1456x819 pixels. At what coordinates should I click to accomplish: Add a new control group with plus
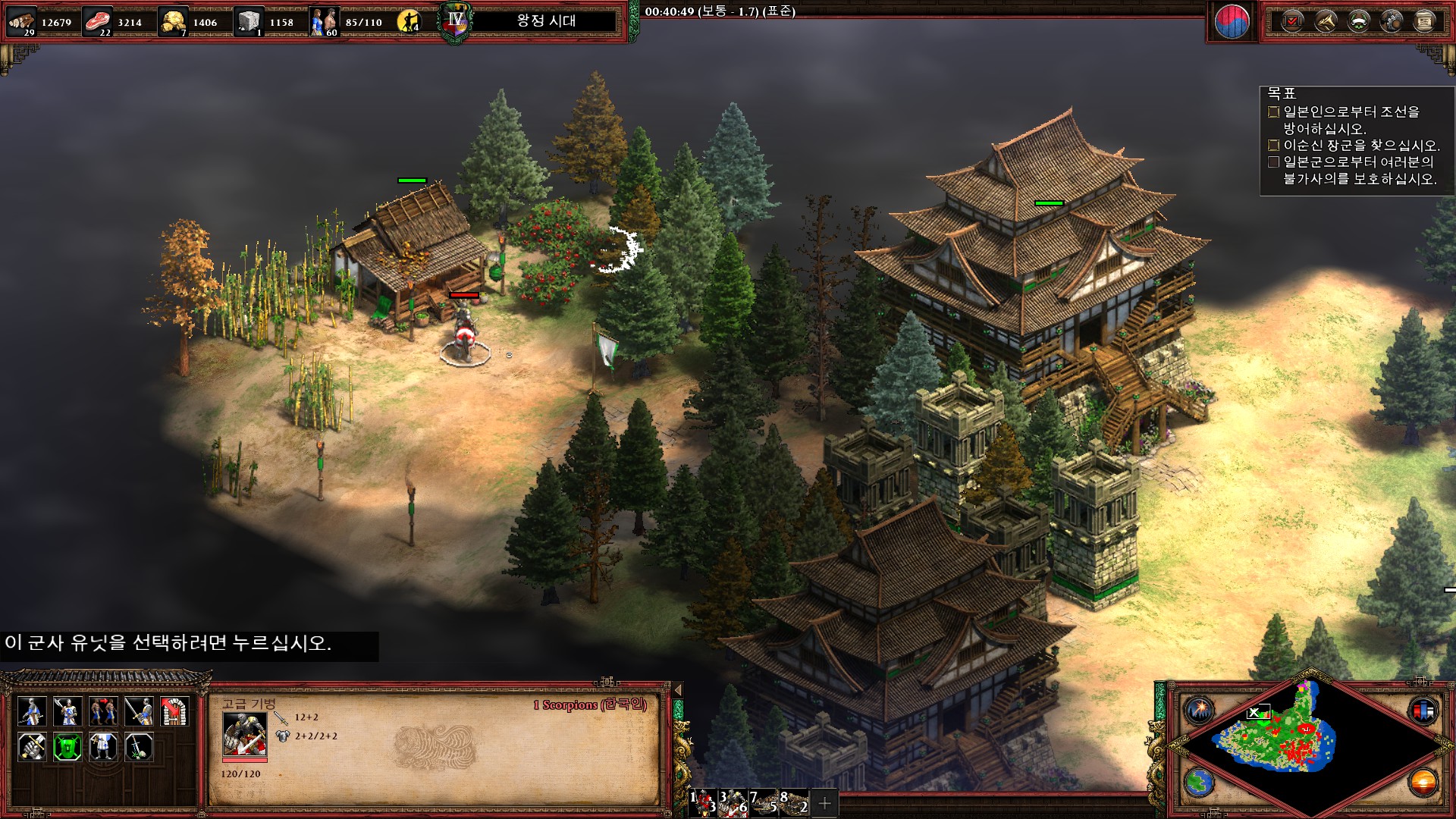coord(825,802)
